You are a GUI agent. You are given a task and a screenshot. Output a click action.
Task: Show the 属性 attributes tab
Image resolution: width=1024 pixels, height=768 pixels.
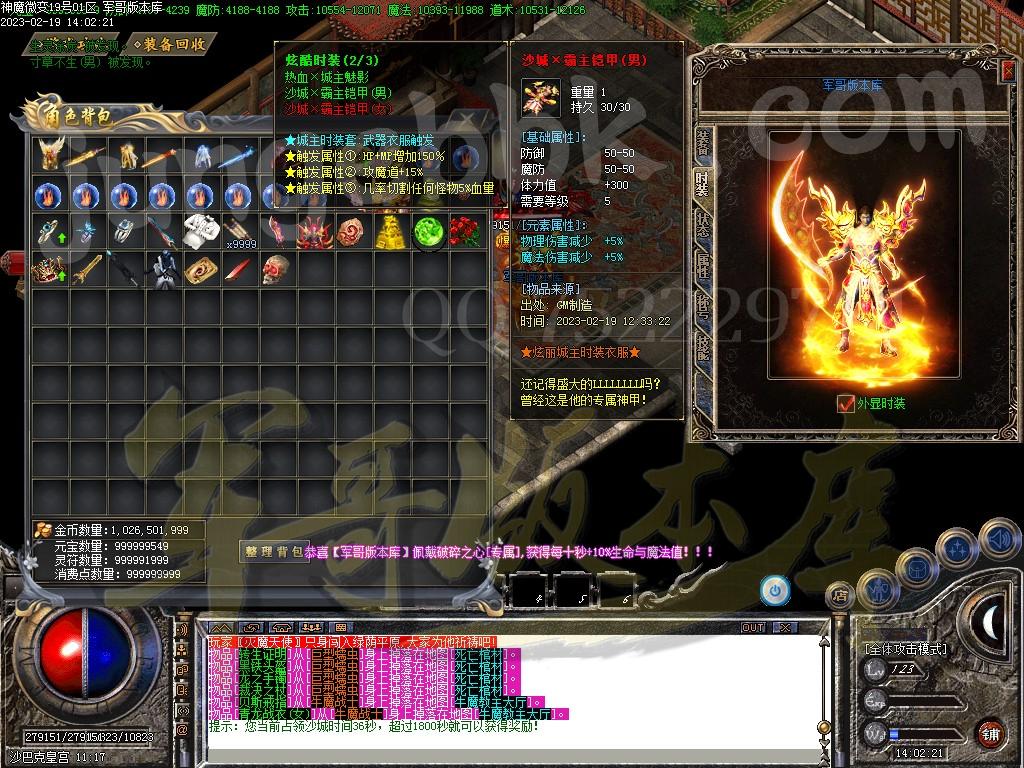703,264
